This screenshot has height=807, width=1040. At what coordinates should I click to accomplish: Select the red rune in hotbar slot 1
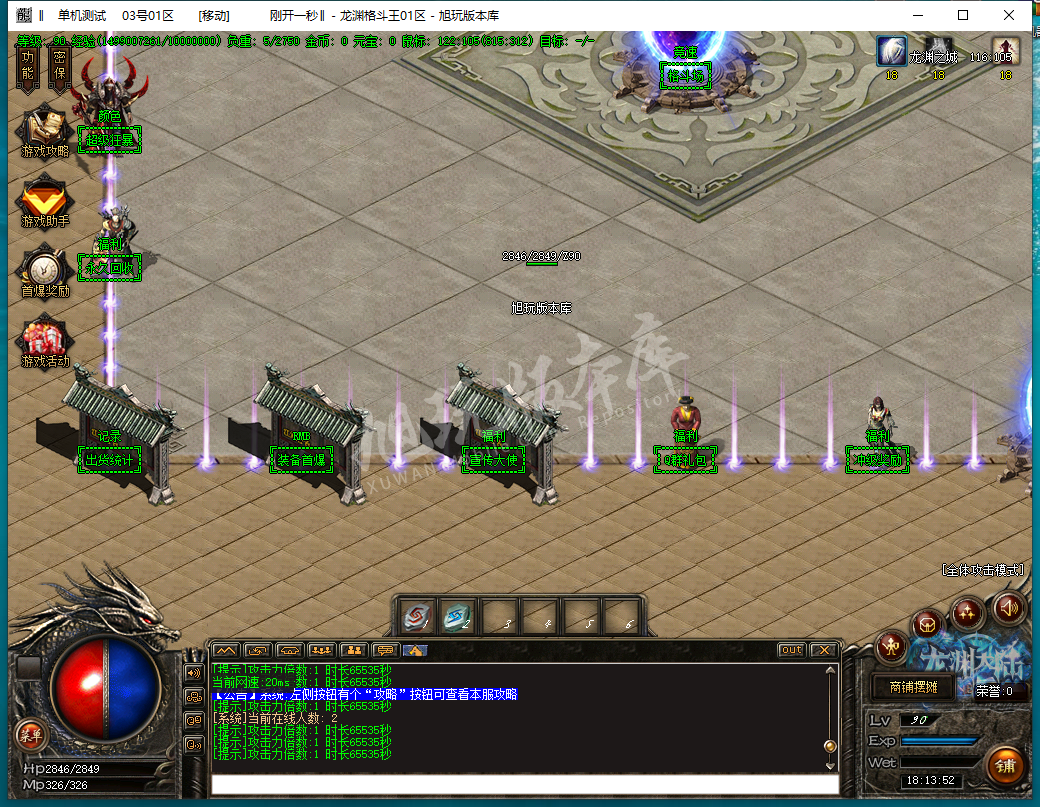(419, 616)
